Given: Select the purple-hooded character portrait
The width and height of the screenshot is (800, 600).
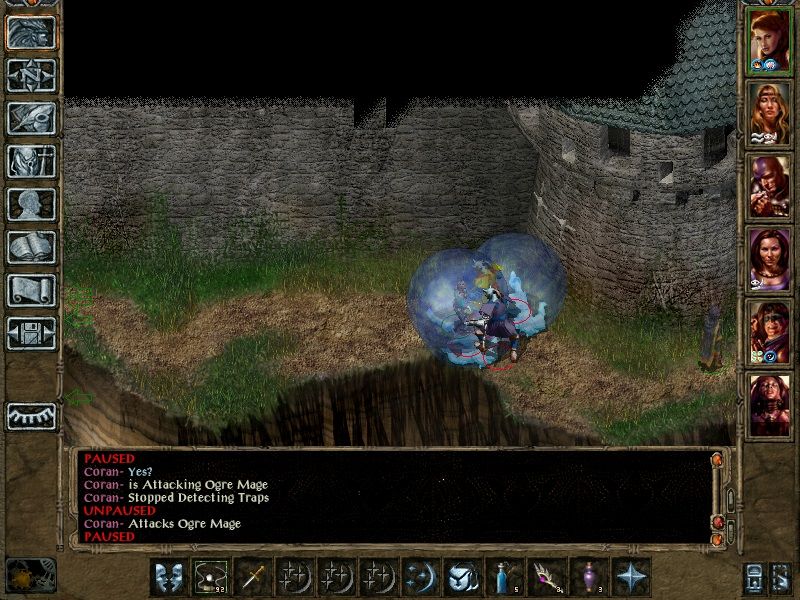Looking at the screenshot, I should pyautogui.click(x=770, y=186).
